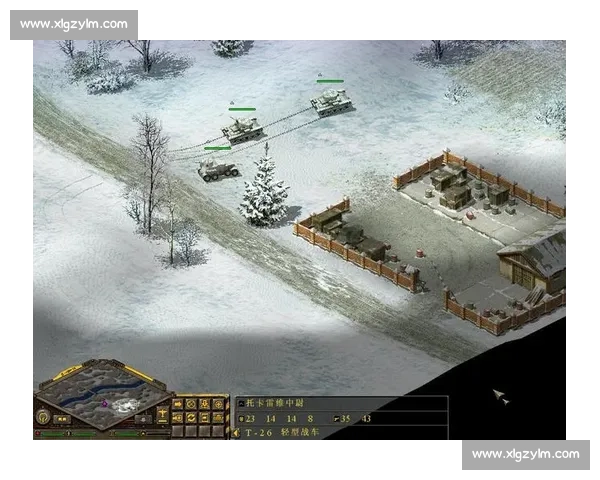Activate the crossed-circle command icon
This screenshot has width=600, height=480.
pos(191,404)
